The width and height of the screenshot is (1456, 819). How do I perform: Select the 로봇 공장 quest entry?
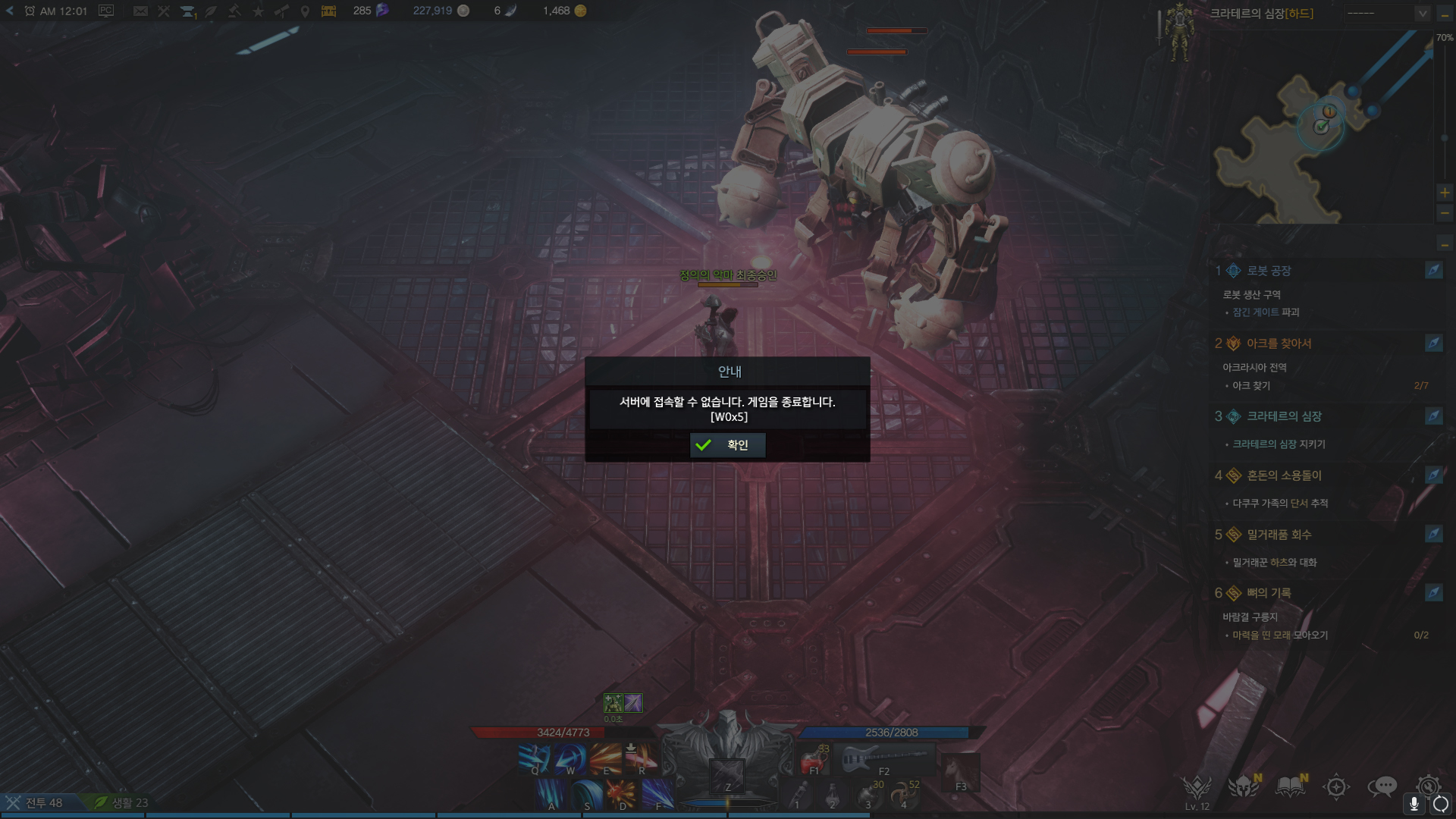(1268, 271)
